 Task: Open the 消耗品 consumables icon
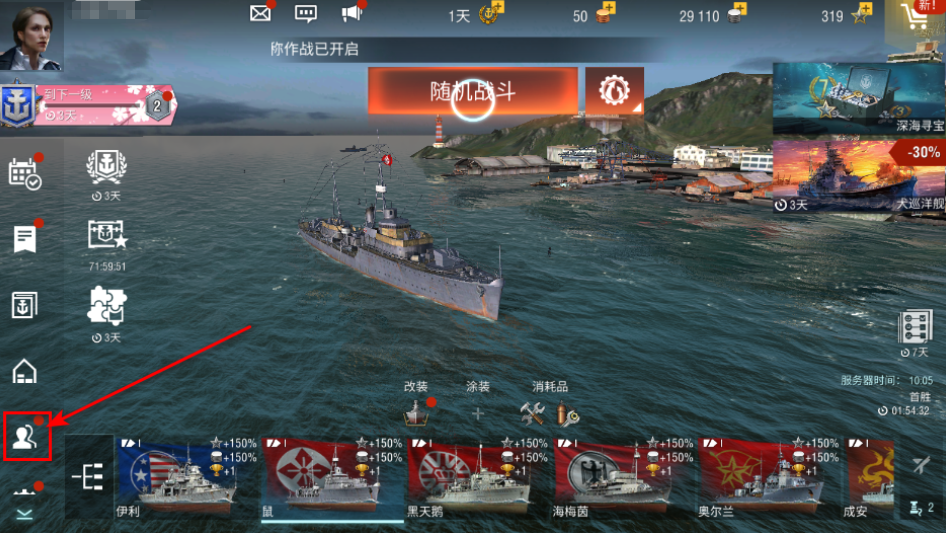click(550, 412)
